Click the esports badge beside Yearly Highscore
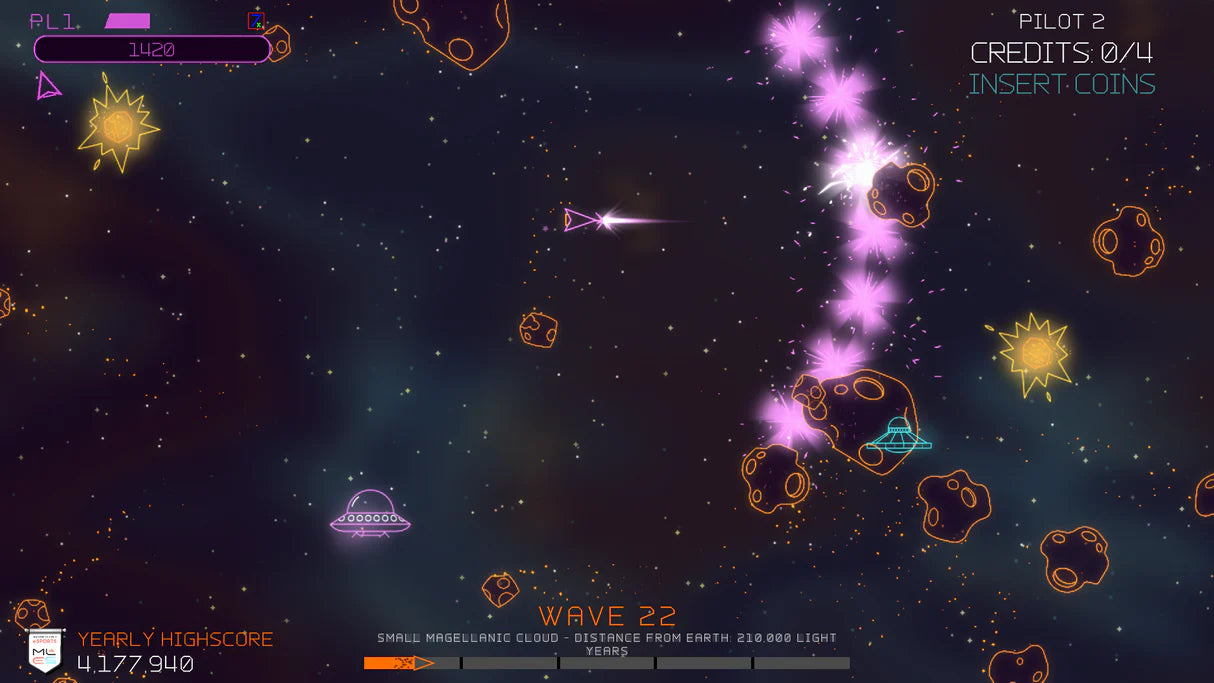 pos(45,651)
